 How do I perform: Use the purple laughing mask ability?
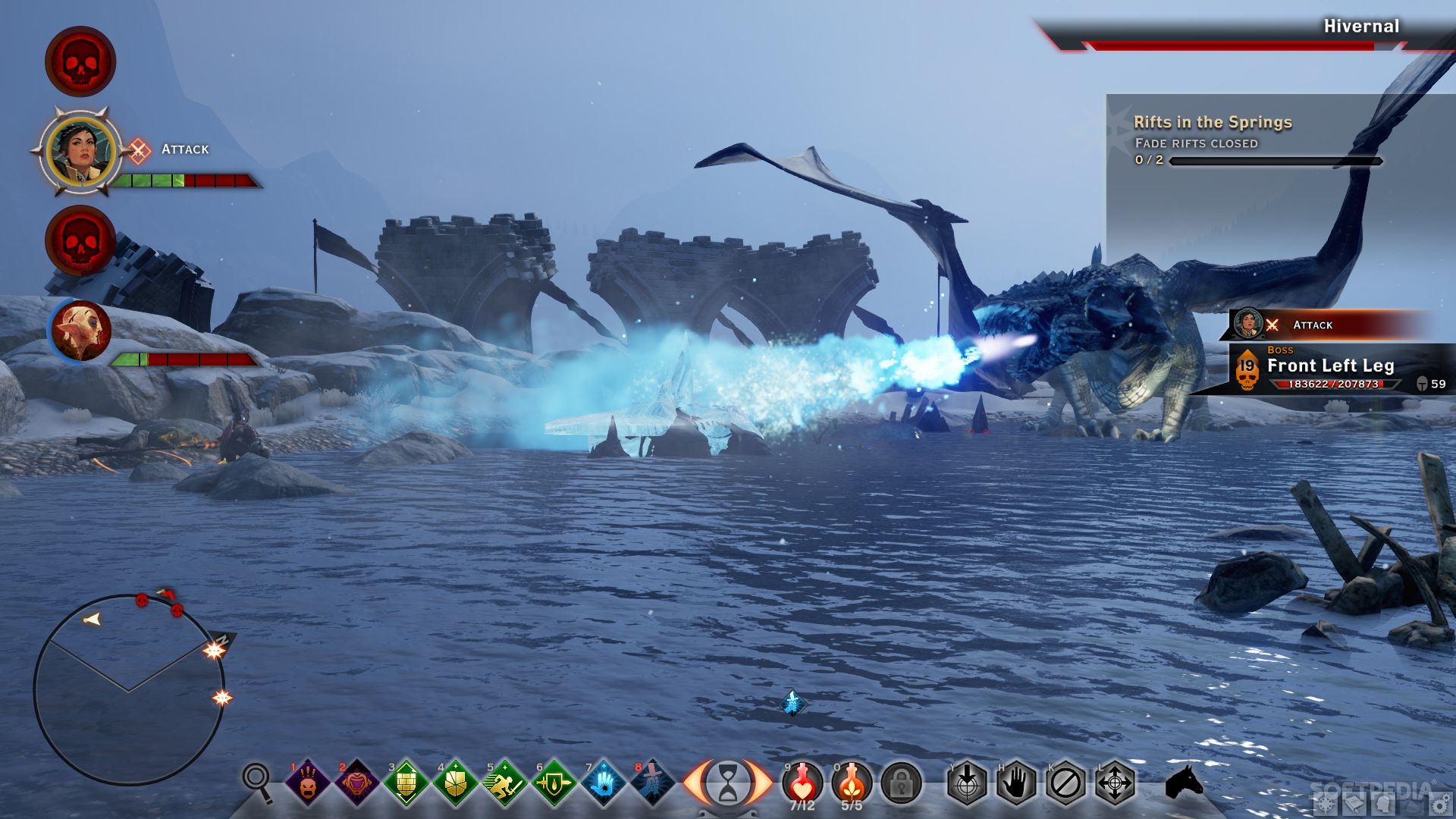click(x=356, y=783)
